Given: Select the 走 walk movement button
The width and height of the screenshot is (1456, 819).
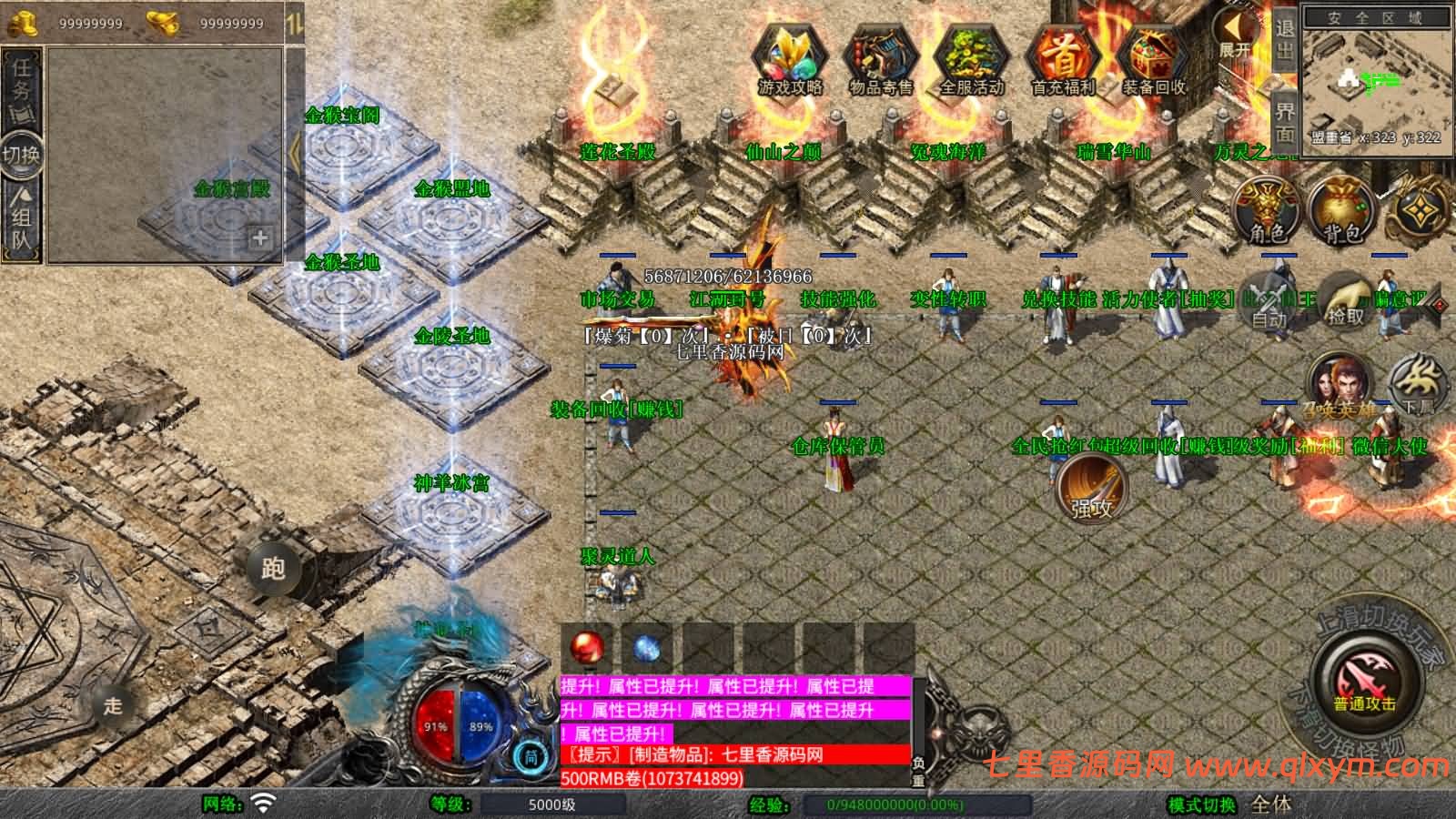Looking at the screenshot, I should tap(113, 705).
